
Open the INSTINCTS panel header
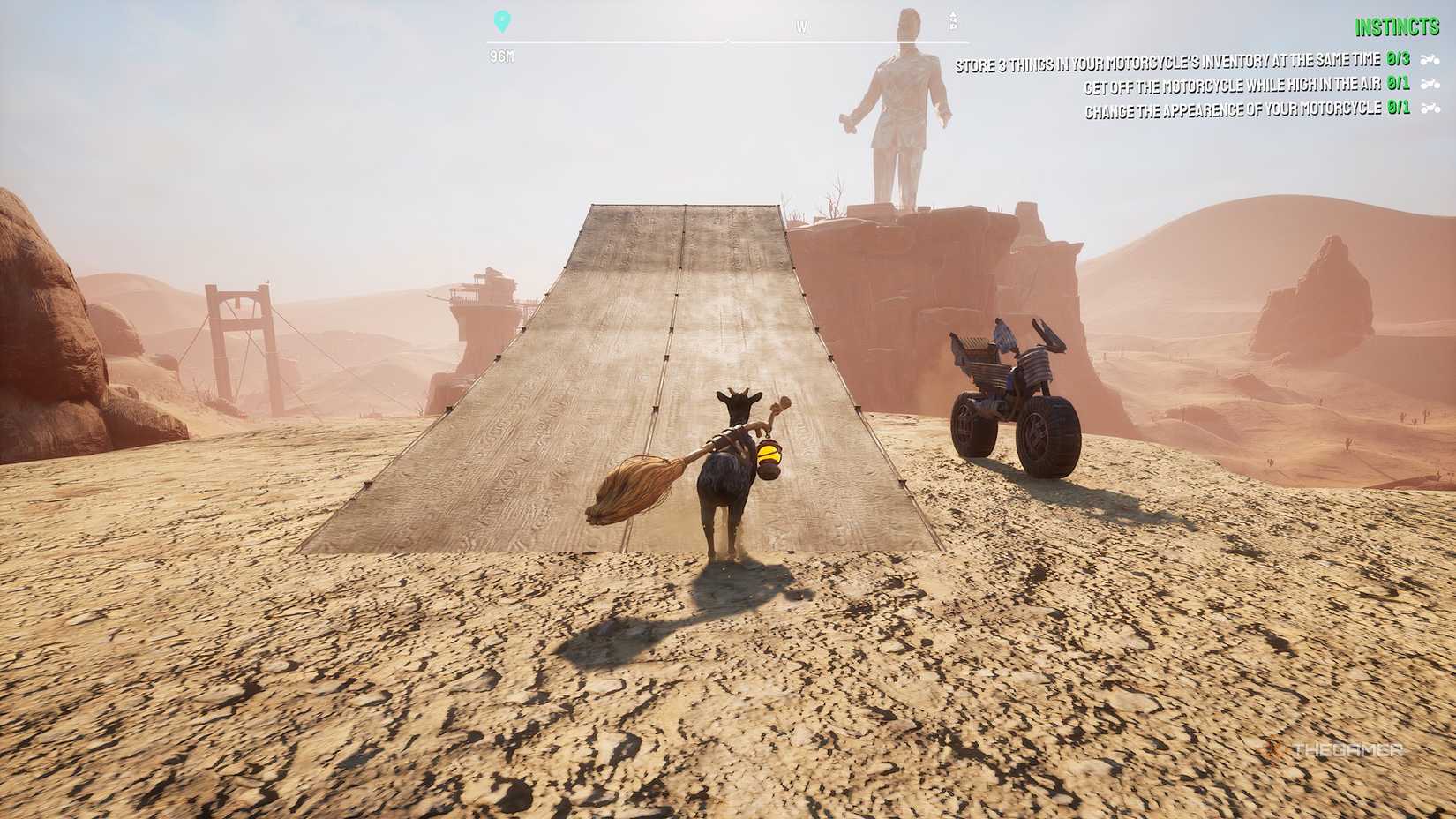[x=1400, y=26]
